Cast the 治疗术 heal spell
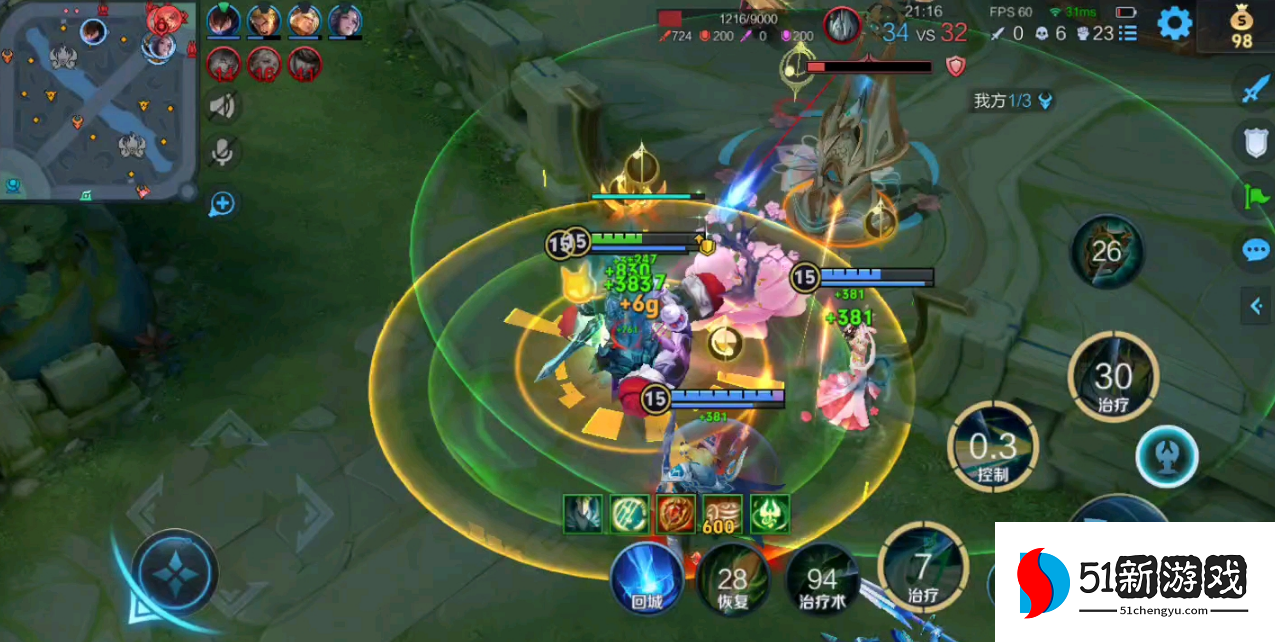Viewport: 1275px width, 642px height. pos(821,580)
